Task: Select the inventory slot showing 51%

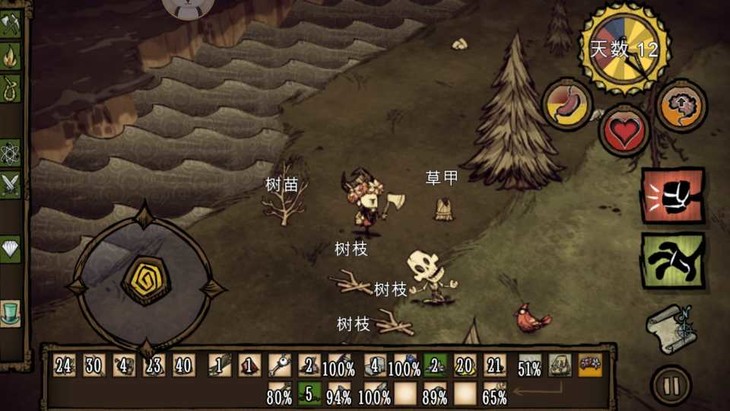Action: [529, 367]
